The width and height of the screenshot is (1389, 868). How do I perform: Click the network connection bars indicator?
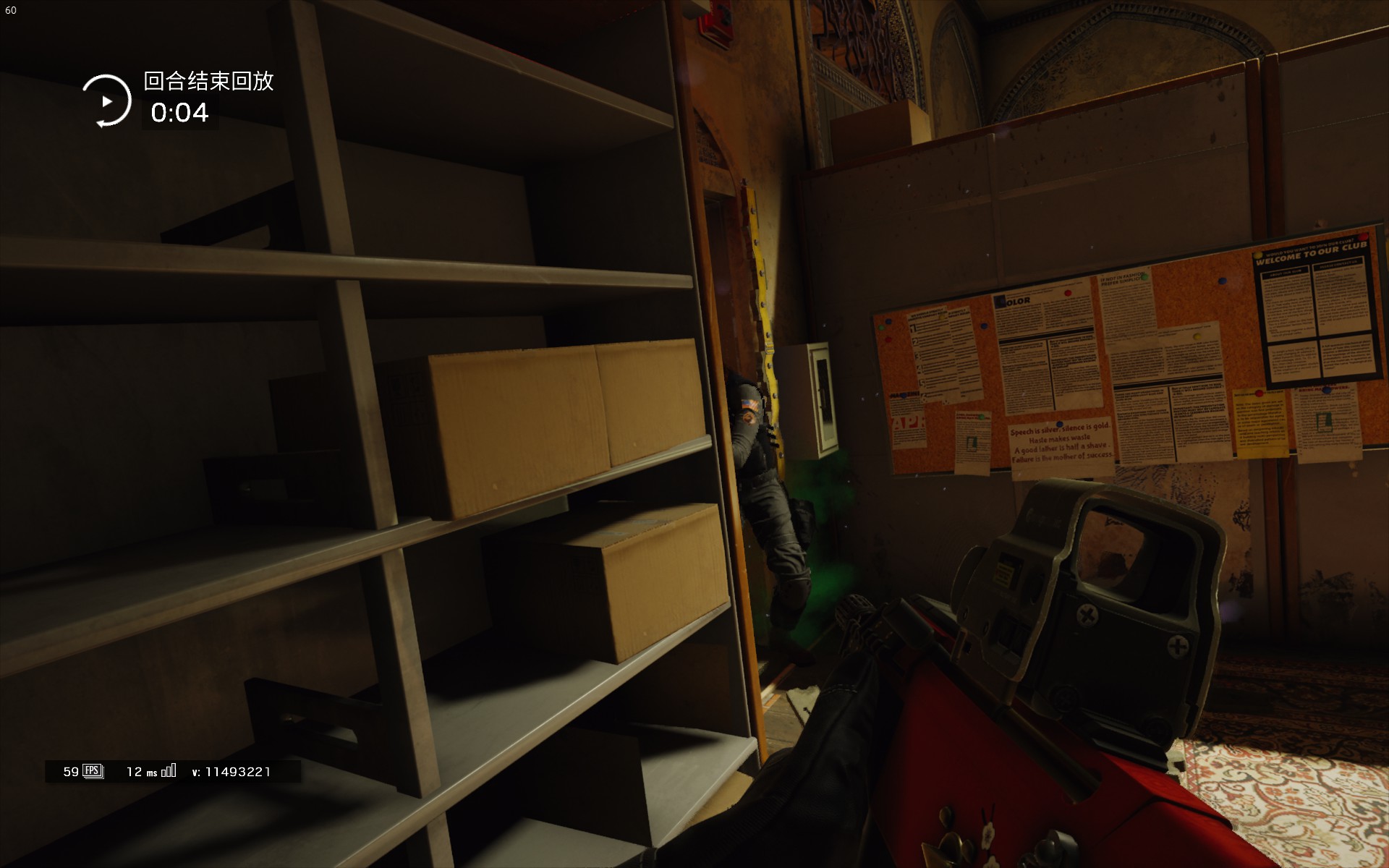tap(168, 771)
